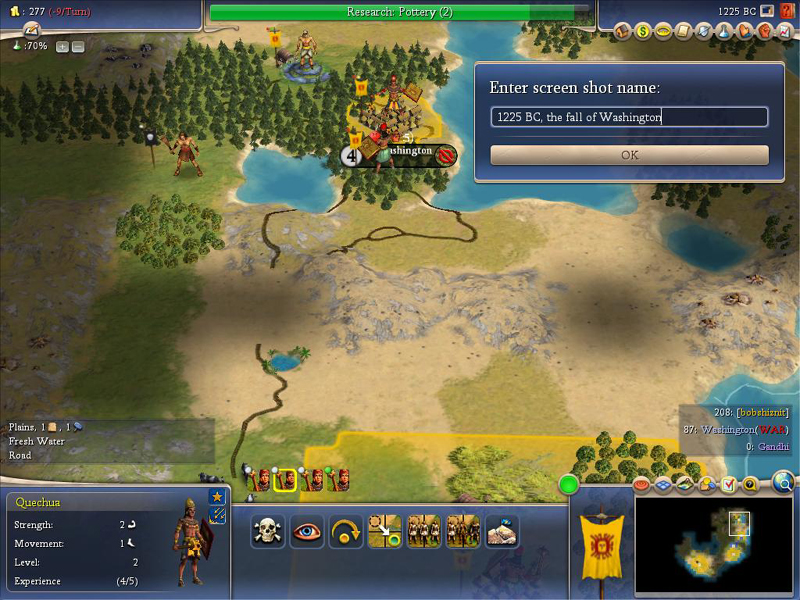Select the go-to move command icon
The width and height of the screenshot is (800, 600).
tap(385, 531)
